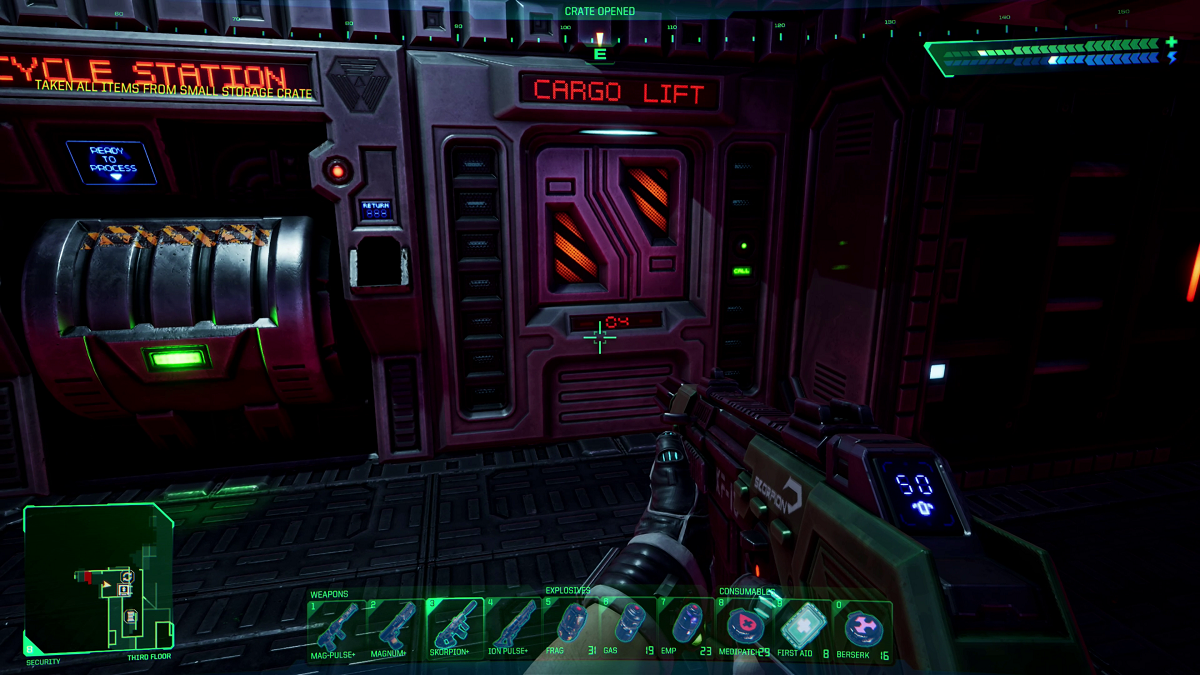Use the Medipatch consumable
The width and height of the screenshot is (1200, 675).
[745, 626]
